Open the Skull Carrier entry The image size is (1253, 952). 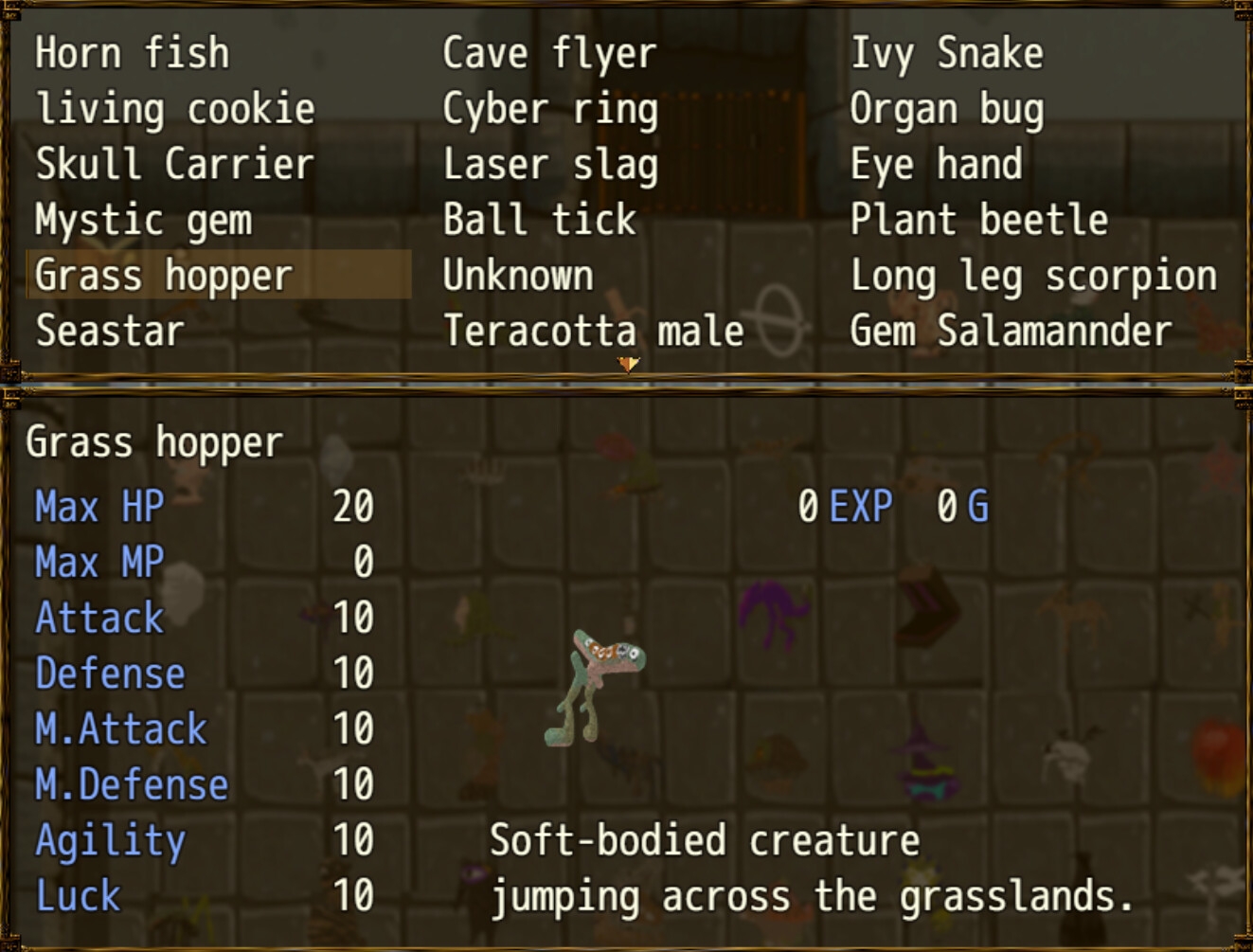tap(174, 164)
